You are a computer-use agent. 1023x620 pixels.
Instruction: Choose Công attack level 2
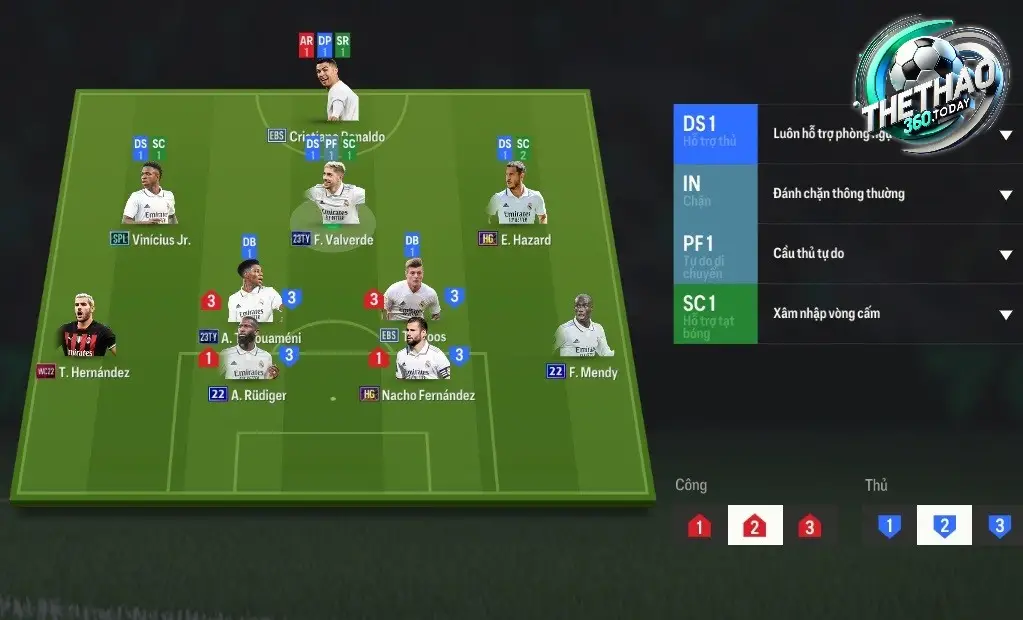pyautogui.click(x=754, y=526)
